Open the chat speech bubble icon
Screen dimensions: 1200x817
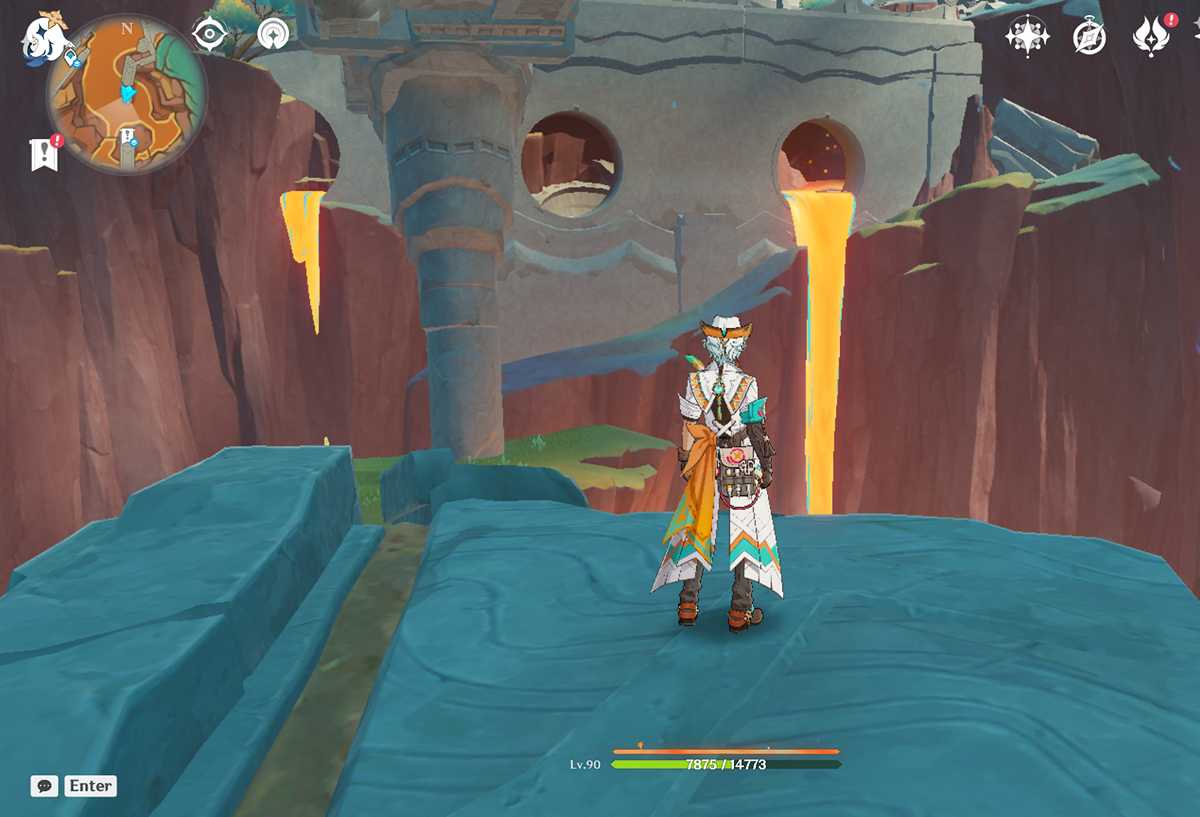pos(44,786)
